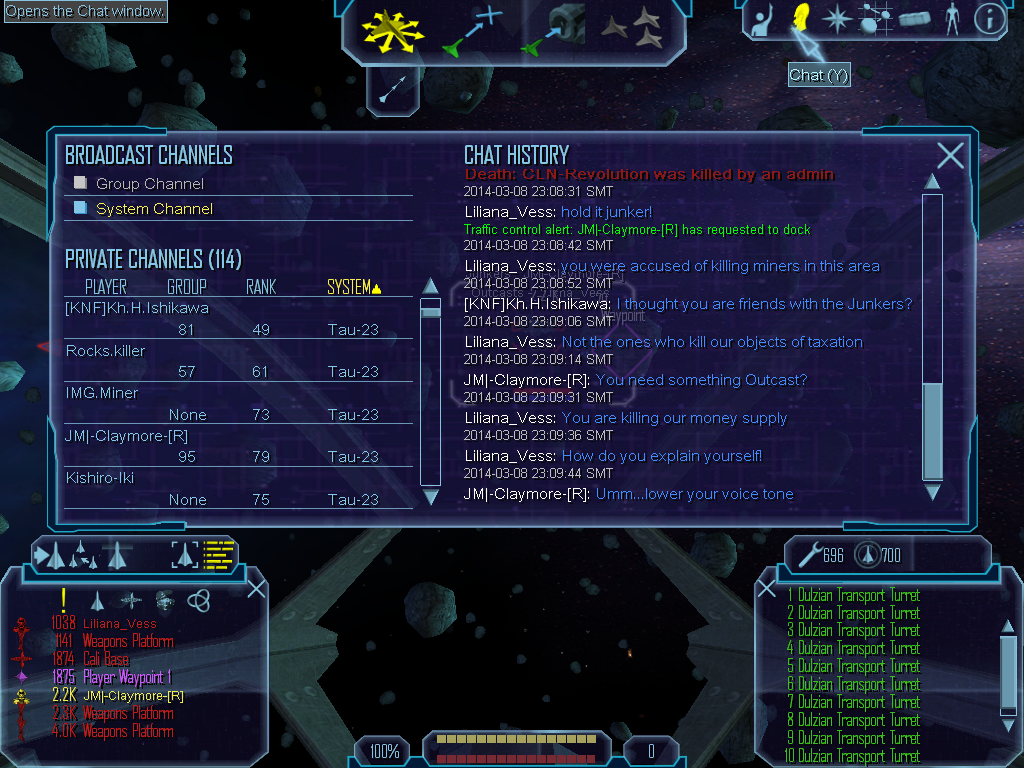This screenshot has height=768, width=1024.
Task: Open the Chat icon in the top toolbar
Action: click(x=800, y=17)
